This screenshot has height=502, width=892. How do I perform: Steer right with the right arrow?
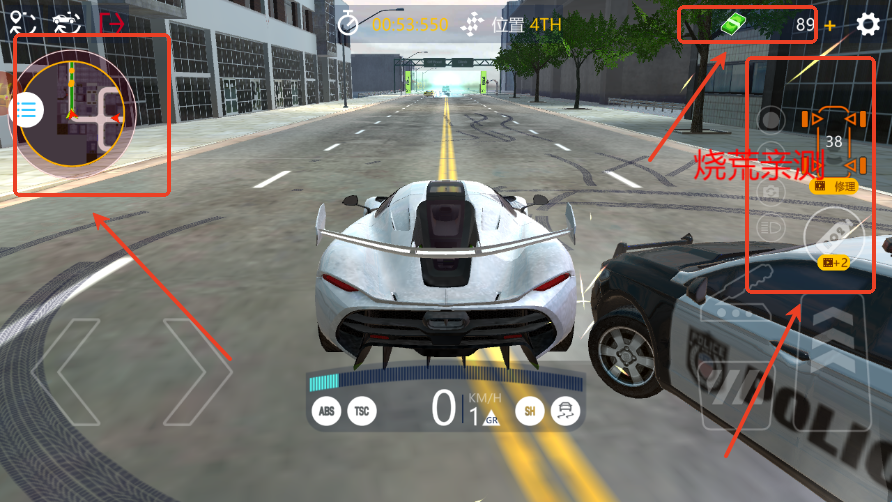tap(198, 370)
